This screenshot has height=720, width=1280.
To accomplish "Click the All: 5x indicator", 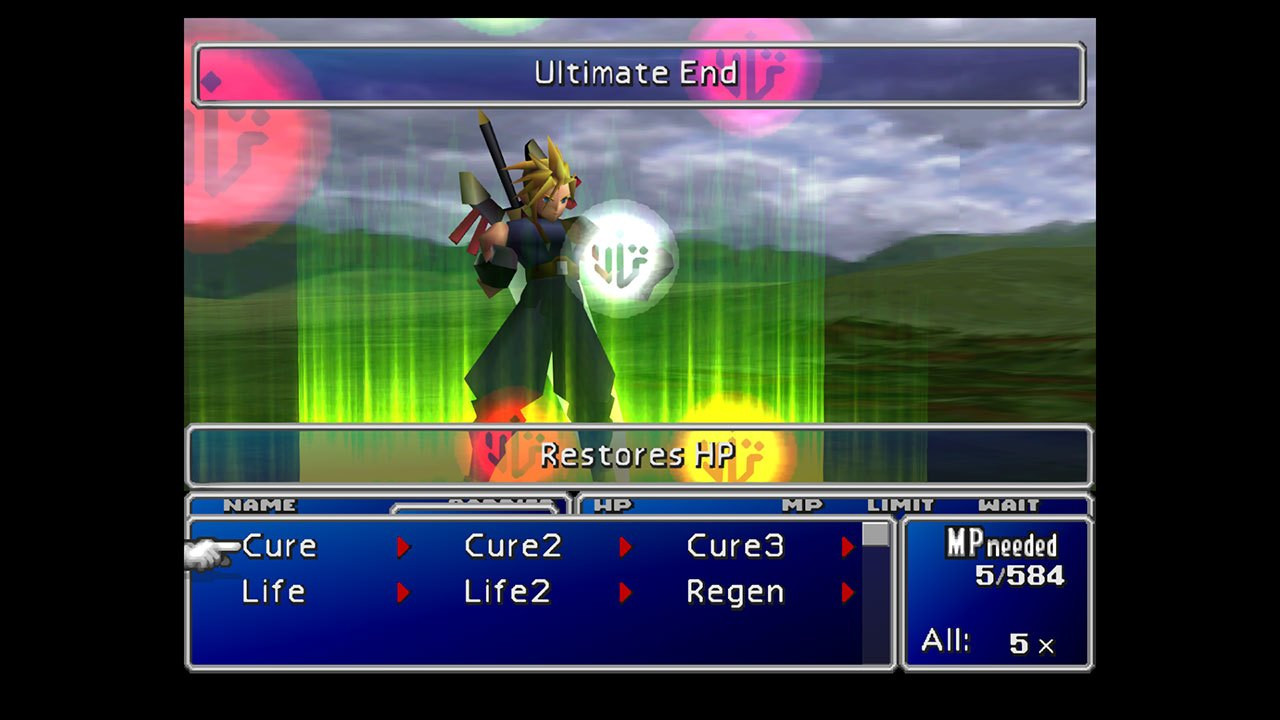I will click(990, 642).
